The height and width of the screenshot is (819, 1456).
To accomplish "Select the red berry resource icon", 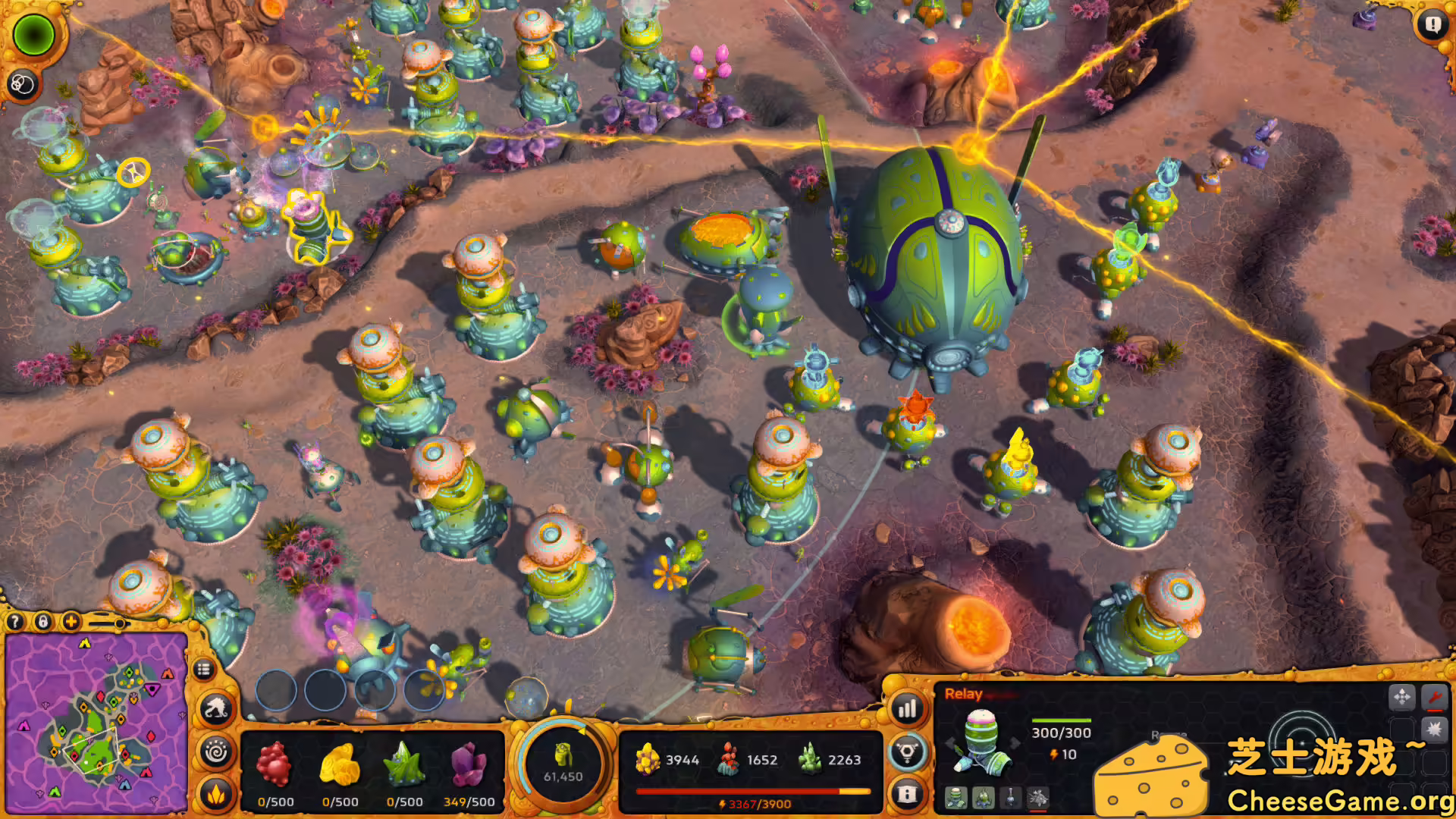I will pyautogui.click(x=275, y=764).
